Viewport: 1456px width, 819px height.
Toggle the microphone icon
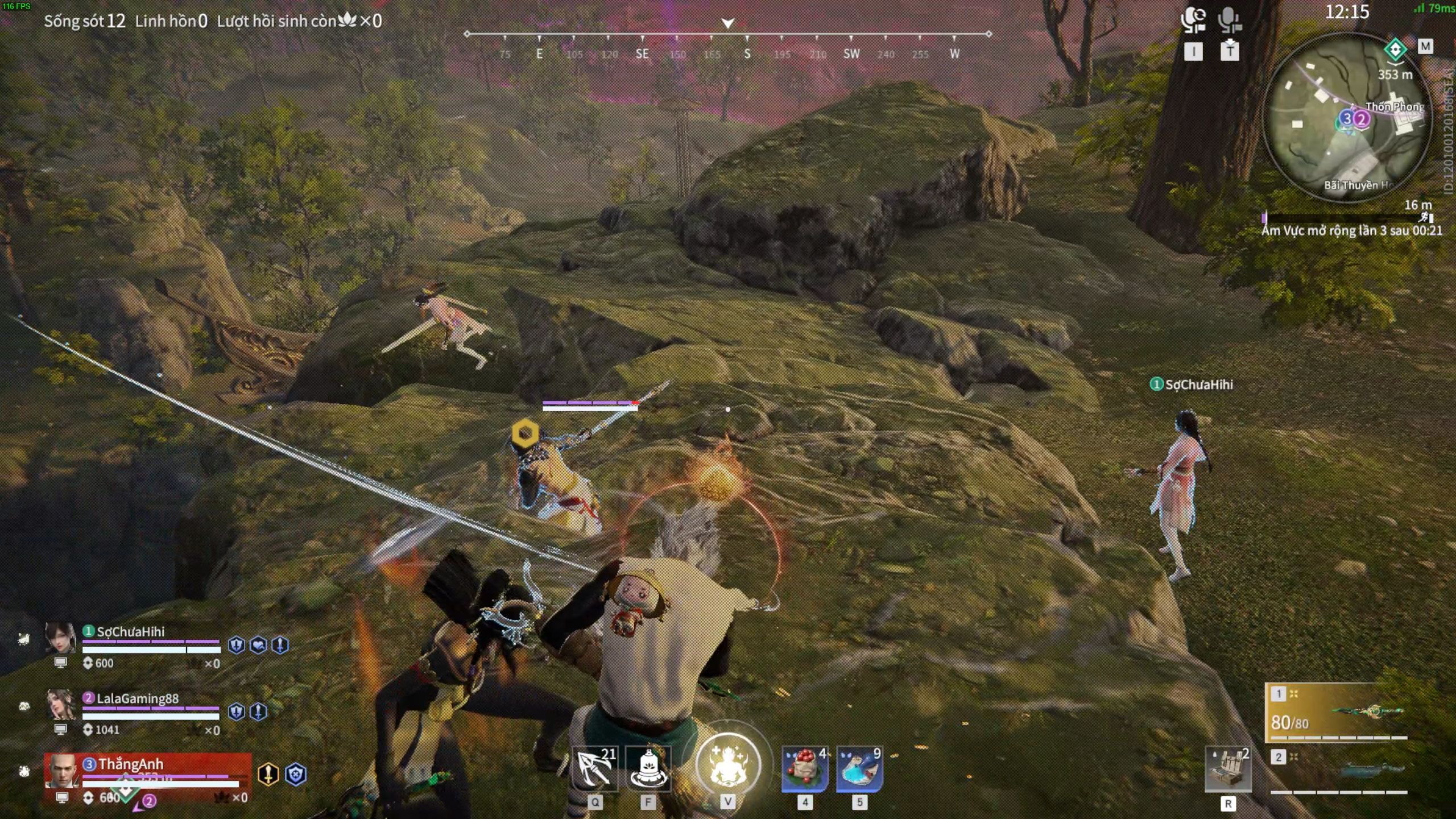point(1229,20)
